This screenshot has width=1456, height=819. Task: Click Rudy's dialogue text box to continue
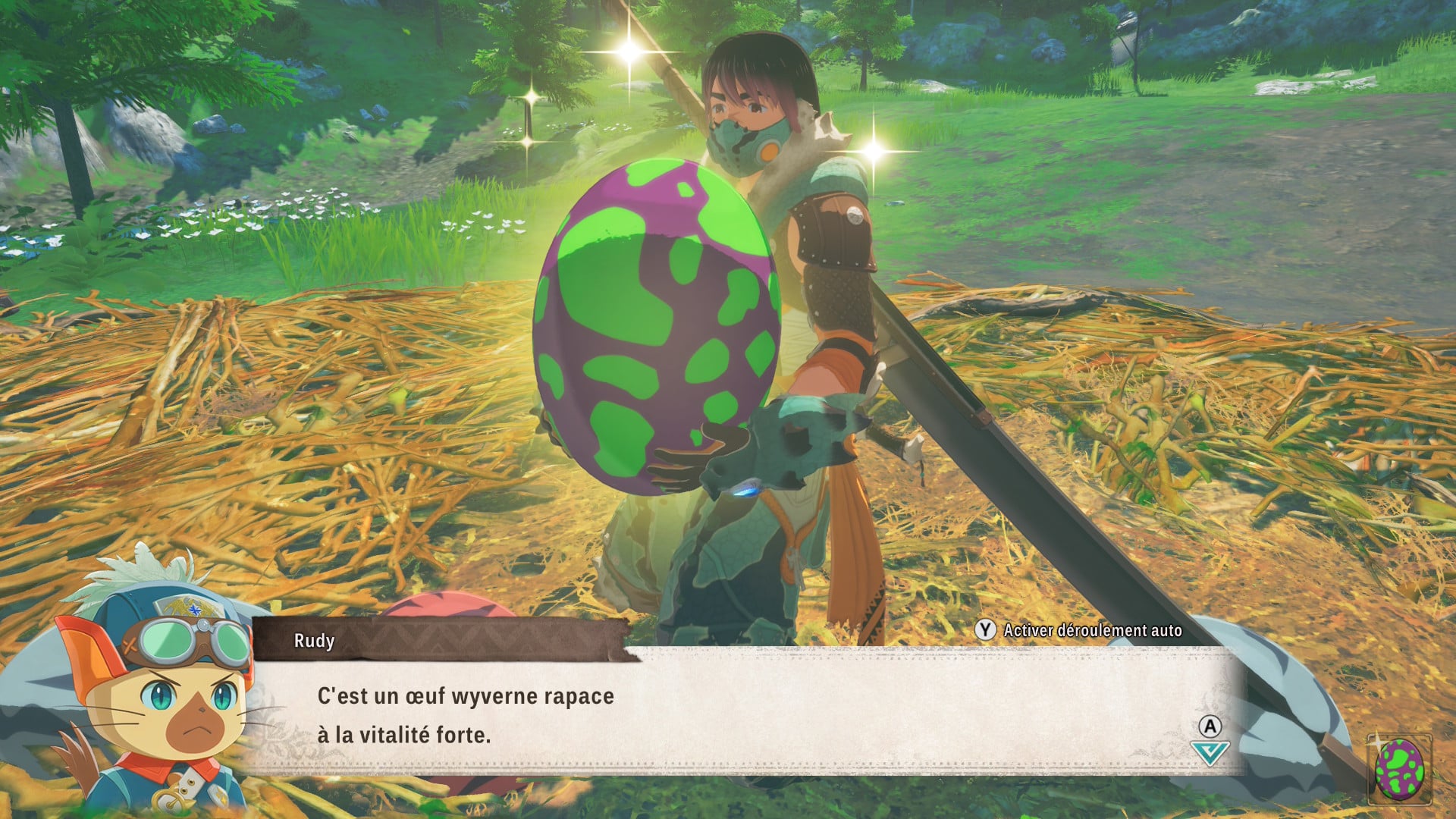coord(743,713)
